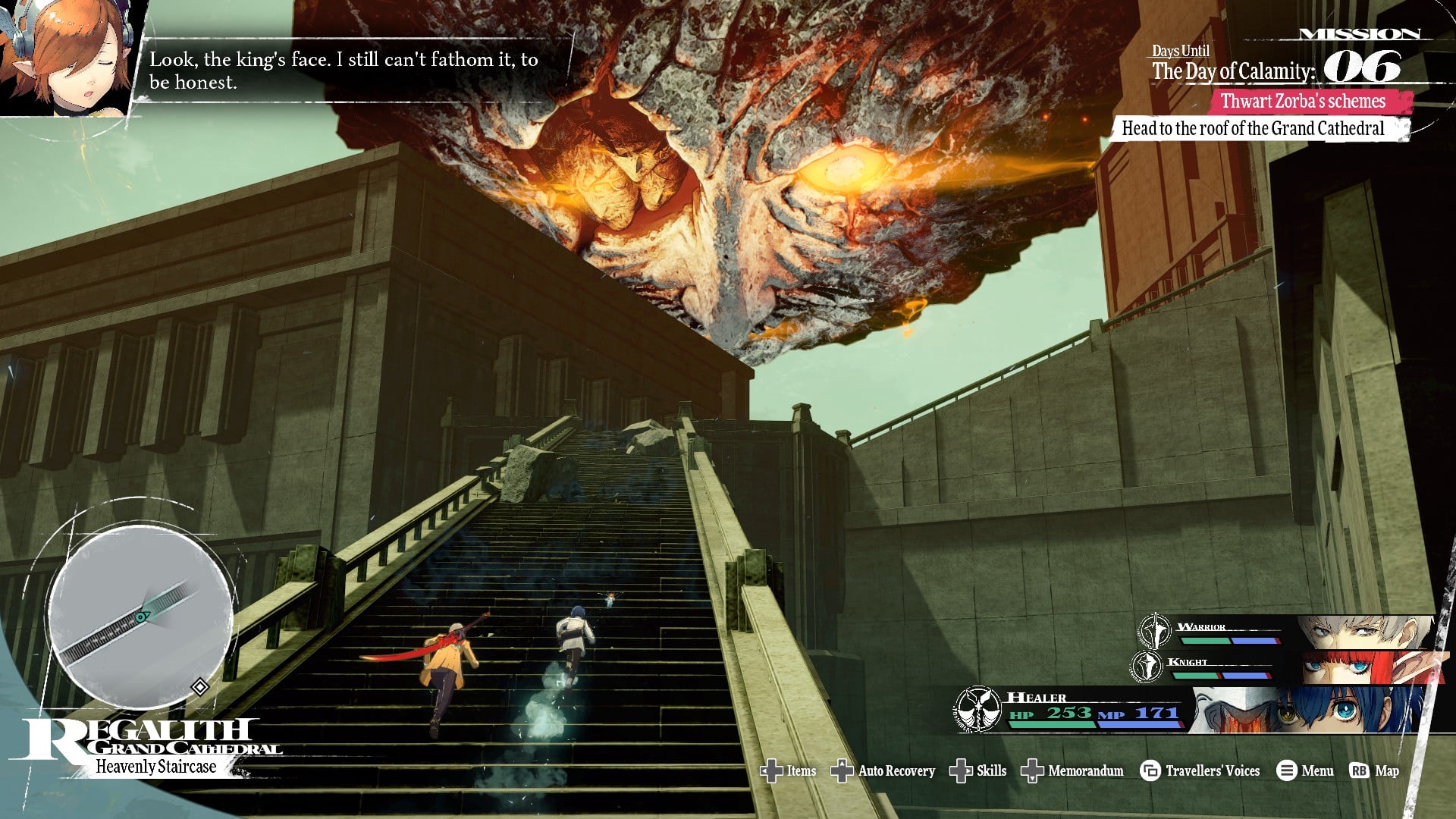Click the Thwart Zorba's schemes mission tracker

tap(1303, 101)
